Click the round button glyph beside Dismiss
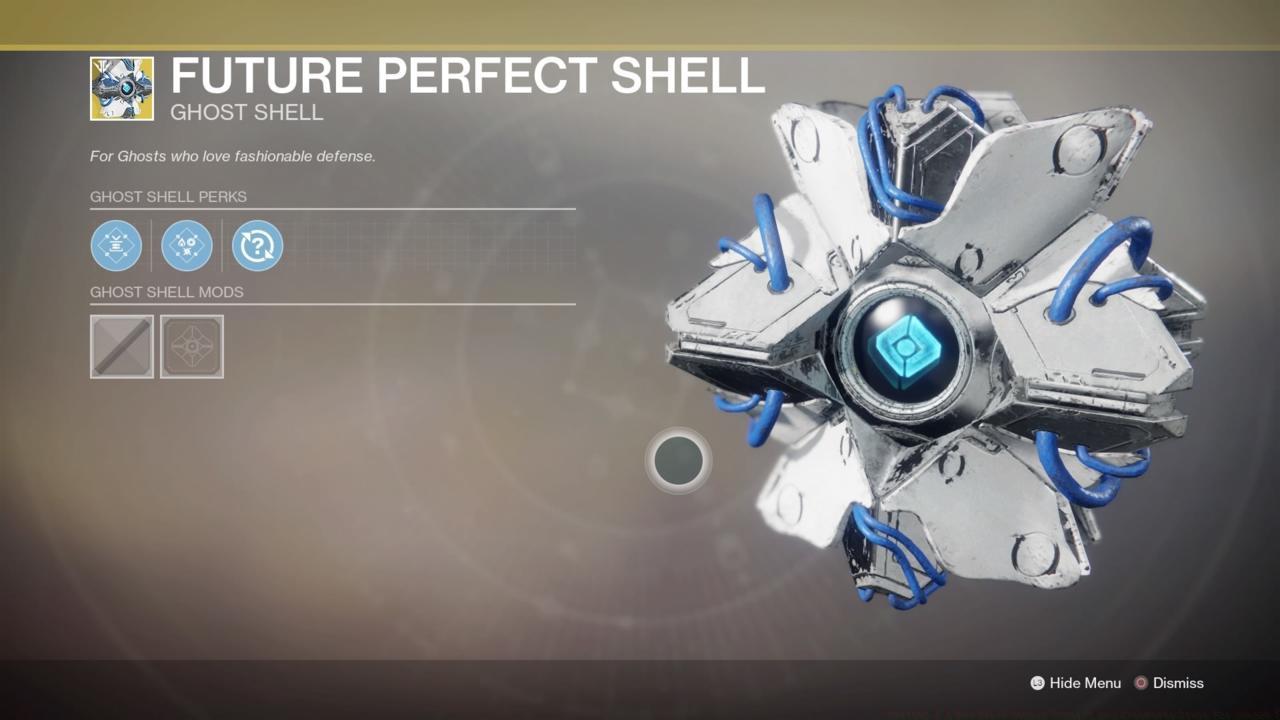Screen dimensions: 1280x720 pos(1140,683)
